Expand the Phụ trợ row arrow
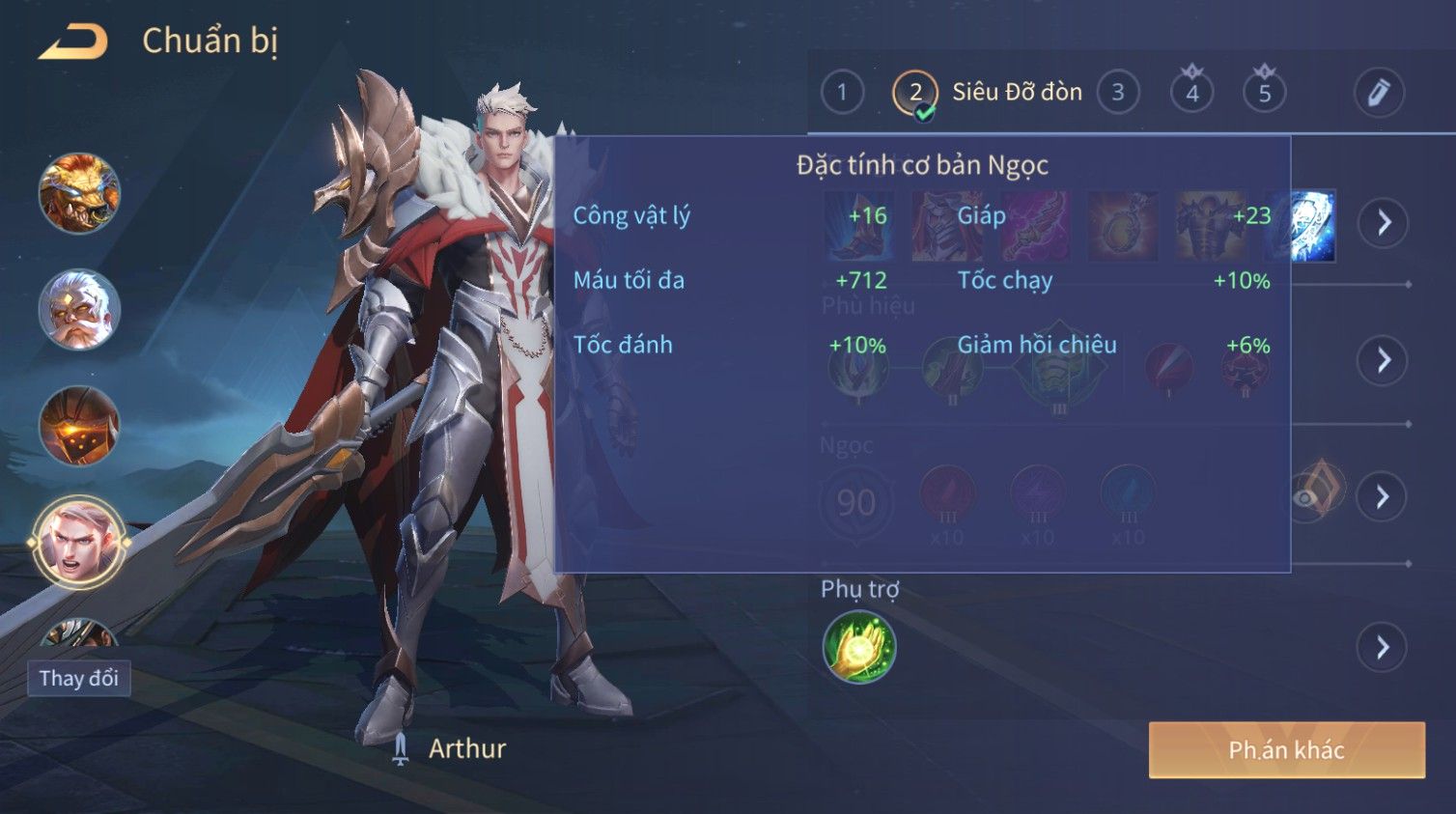Screen dimensions: 1456x814 coord(1383,647)
